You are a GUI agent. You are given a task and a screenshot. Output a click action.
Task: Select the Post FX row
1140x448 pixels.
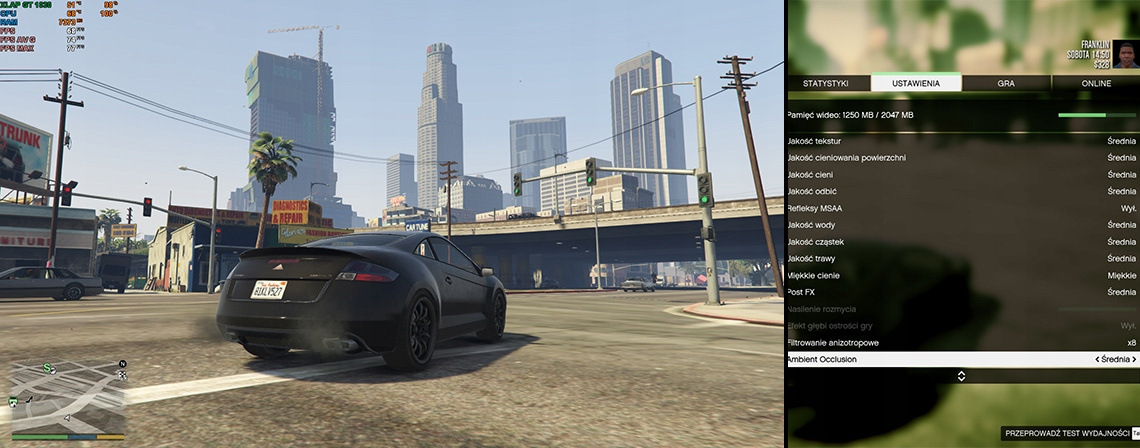click(x=962, y=292)
